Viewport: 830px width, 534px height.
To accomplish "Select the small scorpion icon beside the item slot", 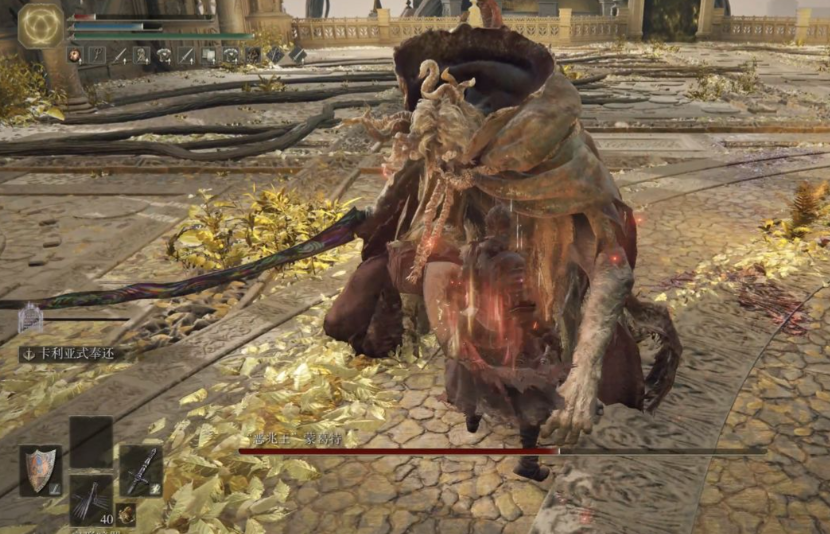I will (126, 513).
